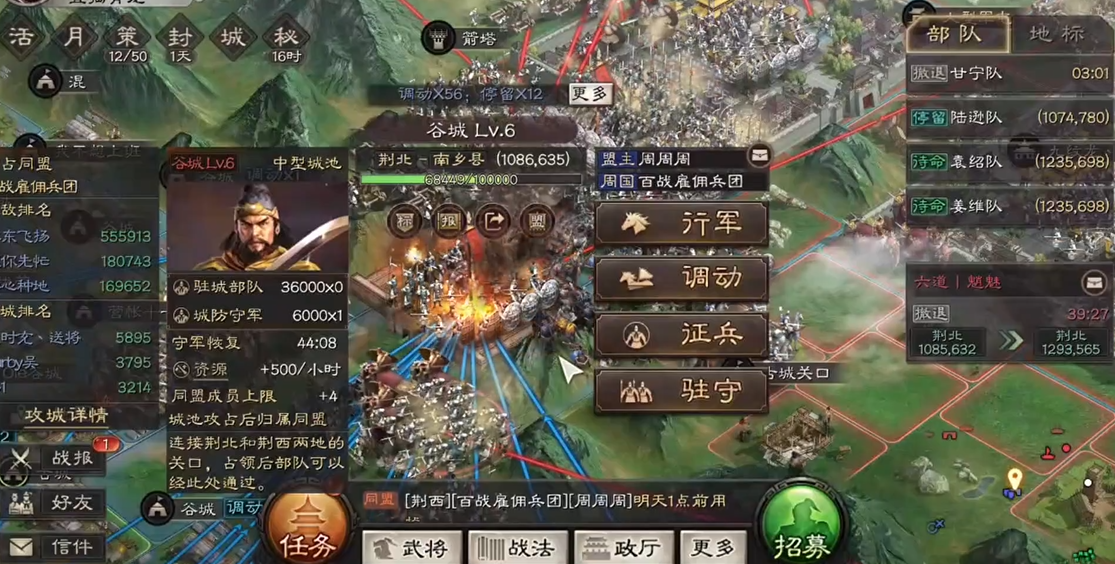The image size is (1115, 564).
Task: Open the 战法 tactics menu
Action: pos(517,548)
